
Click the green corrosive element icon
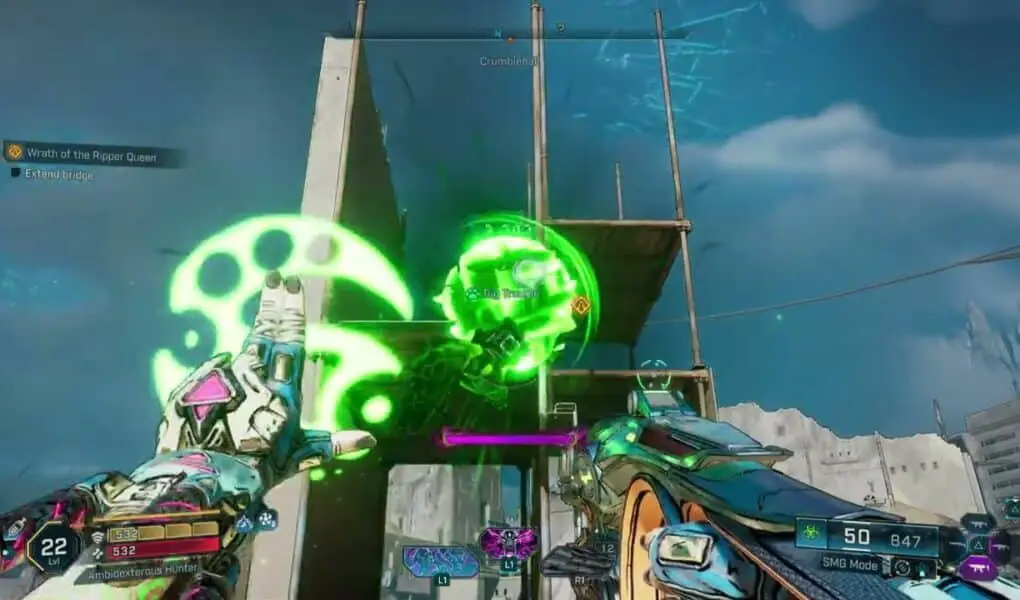coord(813,534)
